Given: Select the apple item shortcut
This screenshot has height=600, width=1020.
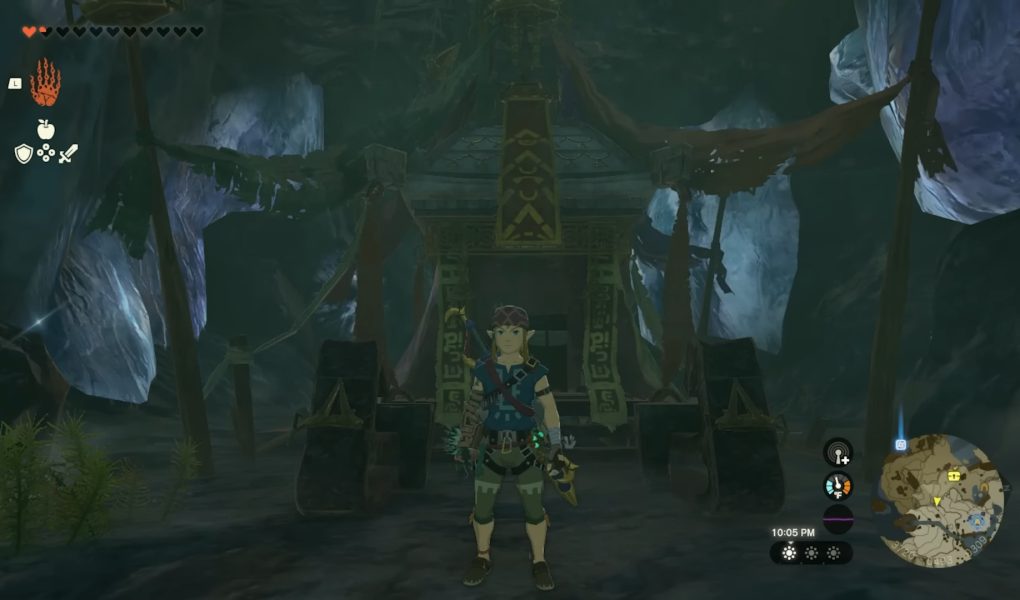Looking at the screenshot, I should [x=45, y=129].
